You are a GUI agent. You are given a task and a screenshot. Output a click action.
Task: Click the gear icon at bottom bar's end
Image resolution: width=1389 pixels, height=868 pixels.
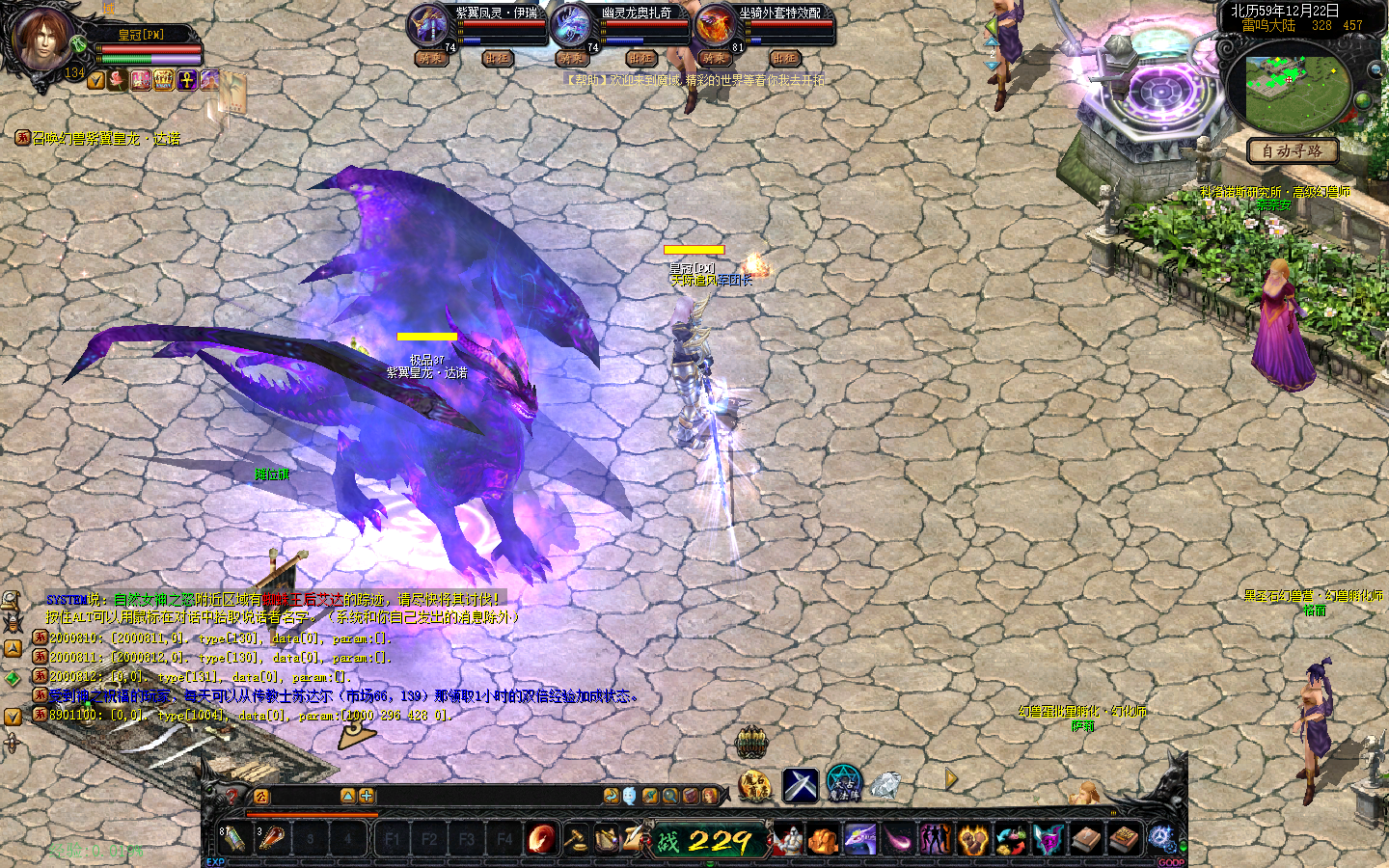(x=1161, y=838)
